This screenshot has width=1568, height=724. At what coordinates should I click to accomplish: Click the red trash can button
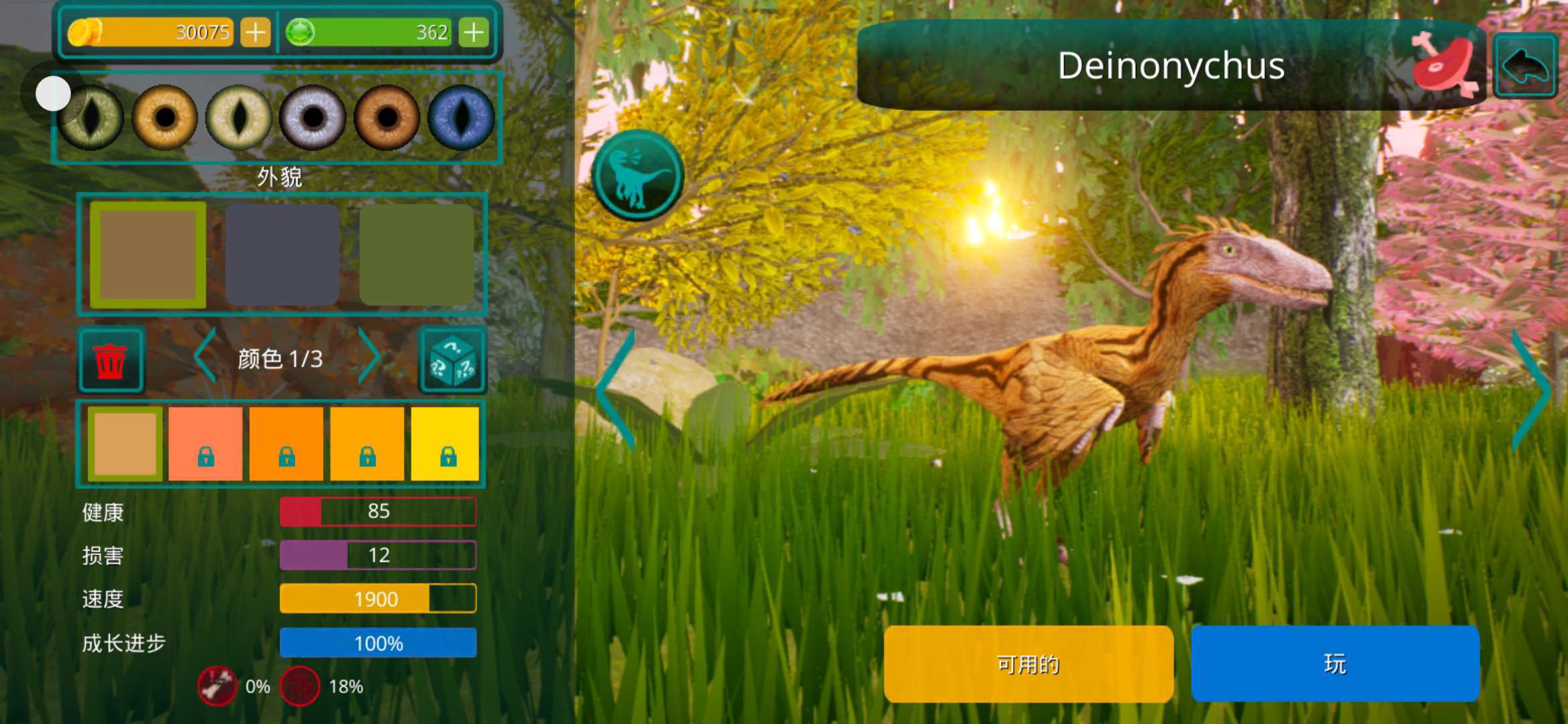(111, 360)
